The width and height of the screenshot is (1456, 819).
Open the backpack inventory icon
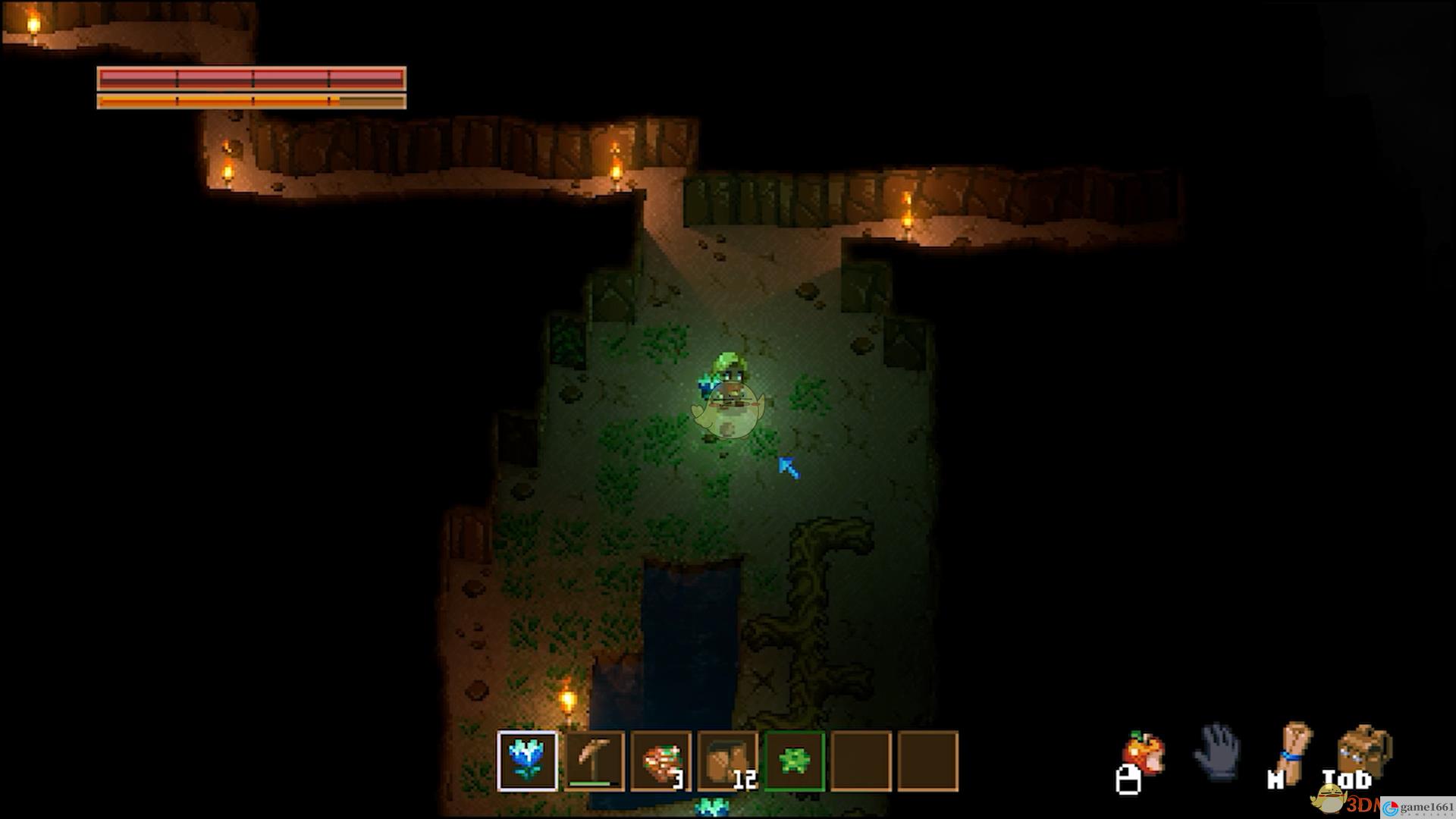coord(1363,751)
